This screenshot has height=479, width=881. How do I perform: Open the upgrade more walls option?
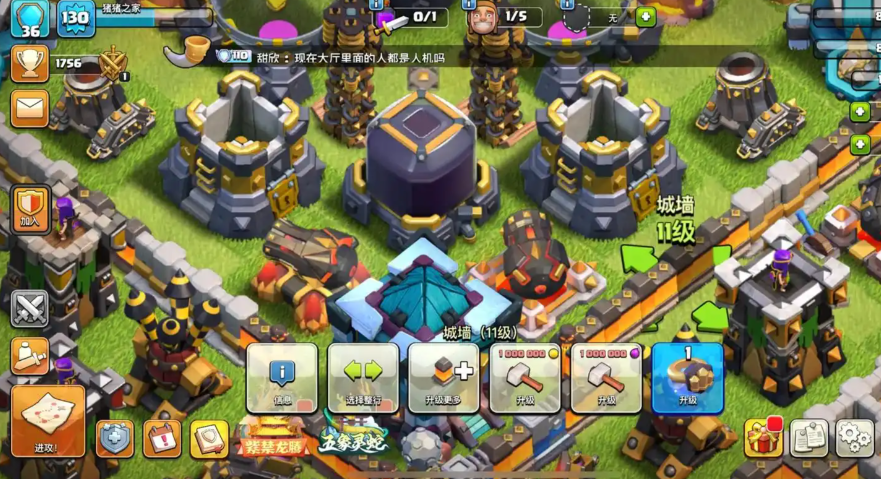click(444, 378)
